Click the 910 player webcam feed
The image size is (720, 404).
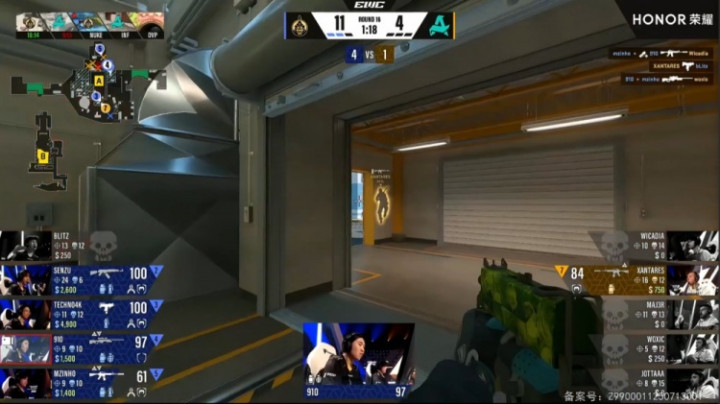(358, 355)
